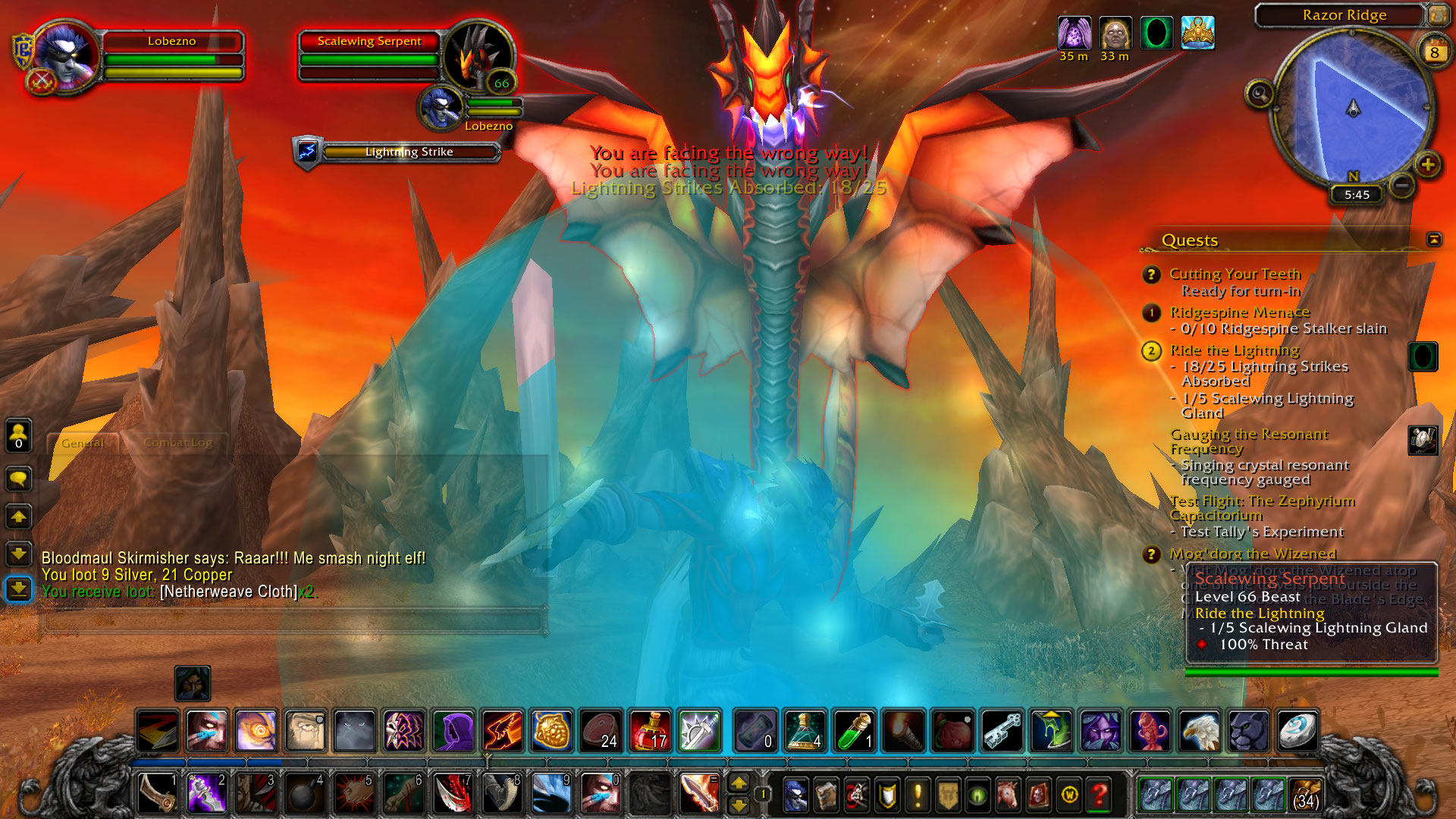Switch to the General chat tab

pyautogui.click(x=83, y=443)
